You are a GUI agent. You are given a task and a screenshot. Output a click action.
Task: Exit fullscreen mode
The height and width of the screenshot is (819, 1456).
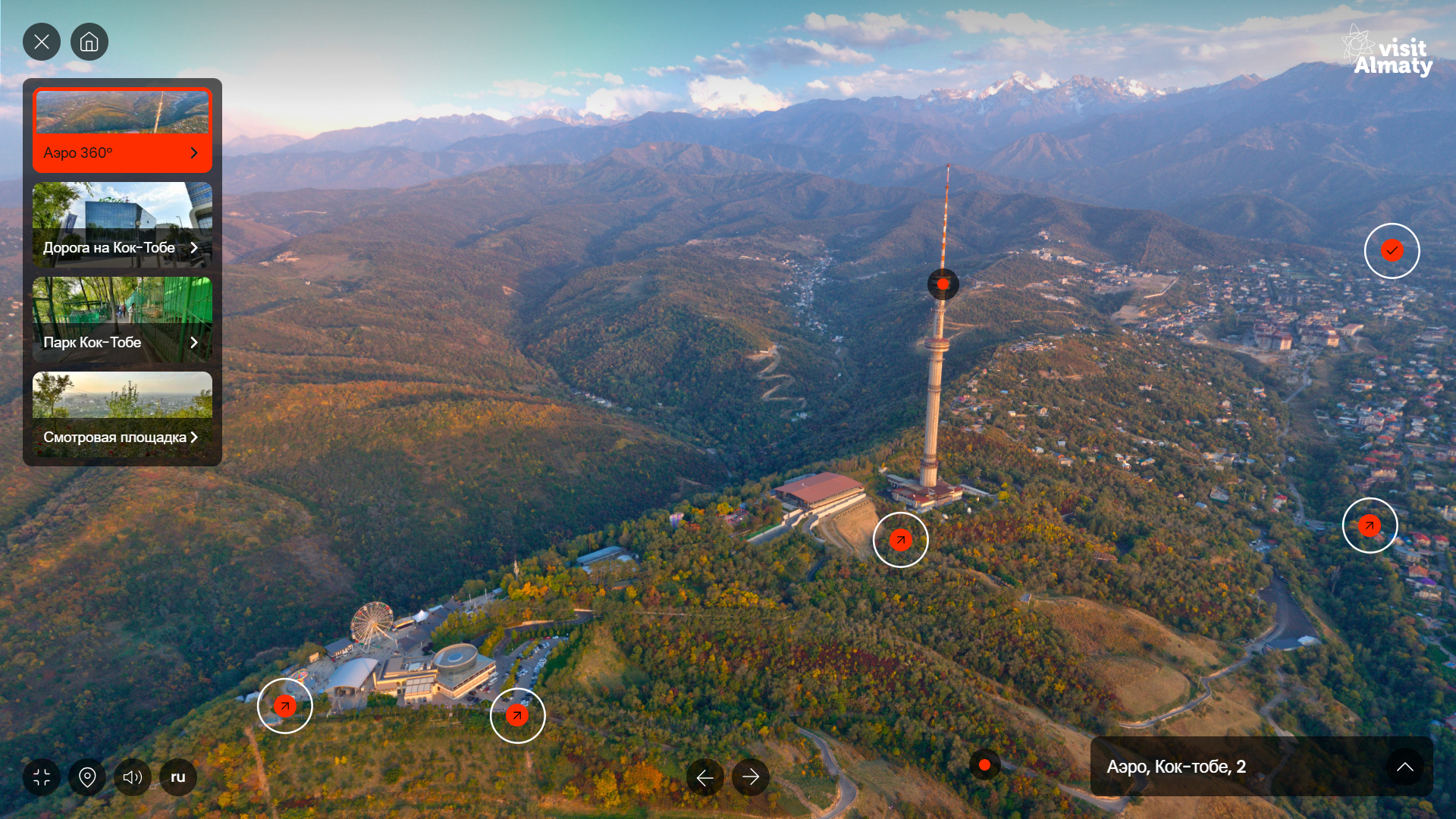click(42, 777)
